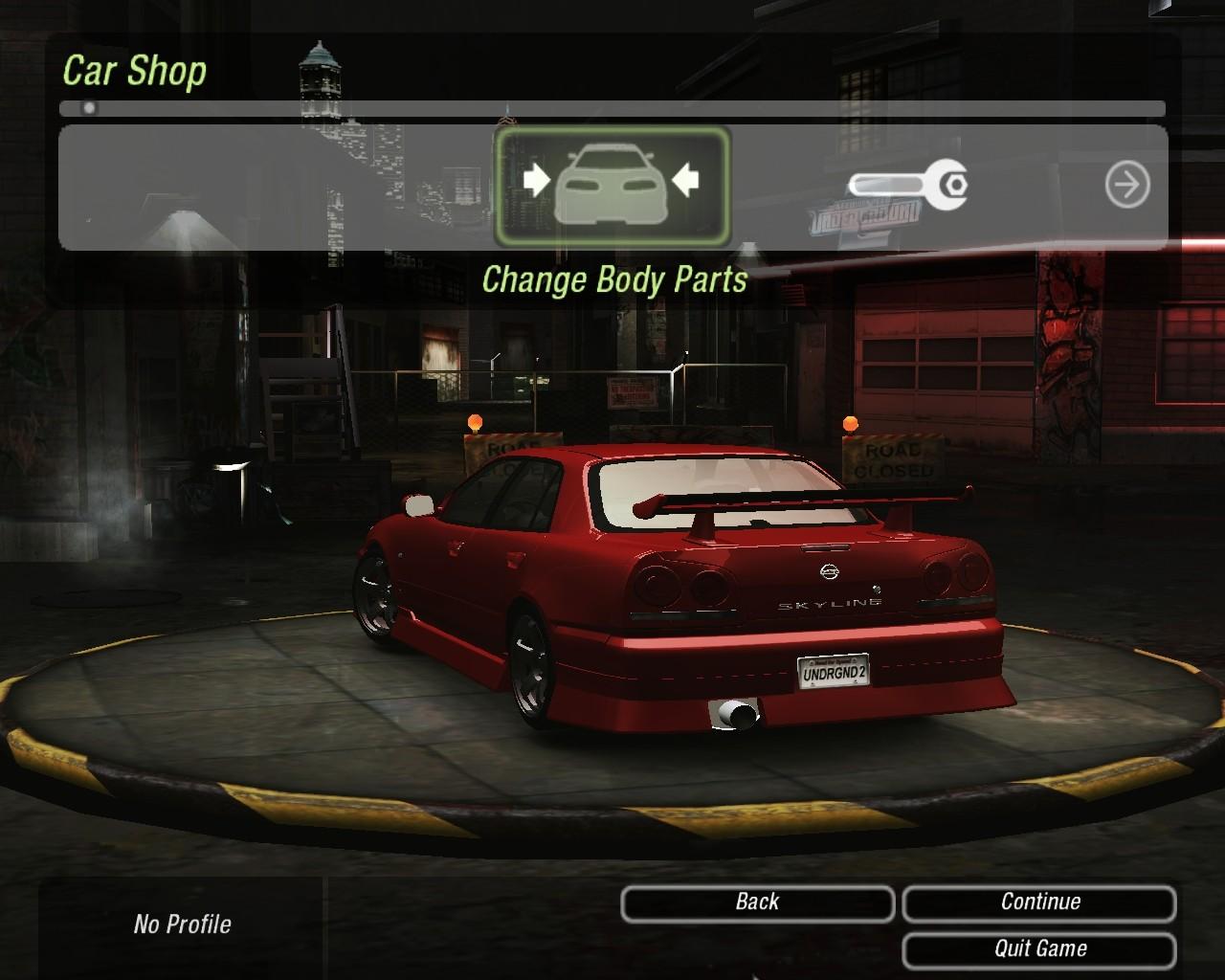
Task: Select the Change Body Parts car icon
Action: (612, 187)
